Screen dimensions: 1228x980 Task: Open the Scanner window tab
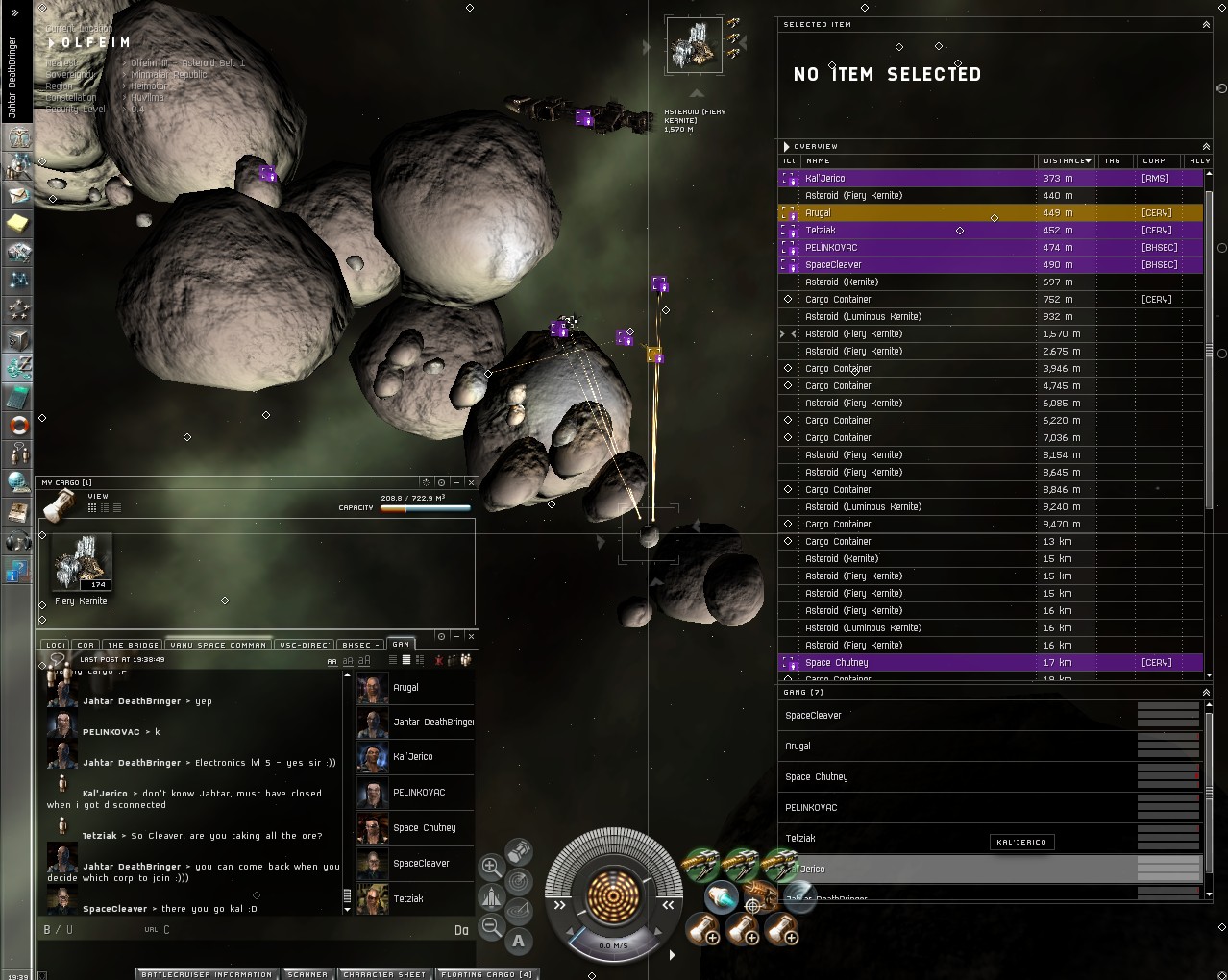307,973
